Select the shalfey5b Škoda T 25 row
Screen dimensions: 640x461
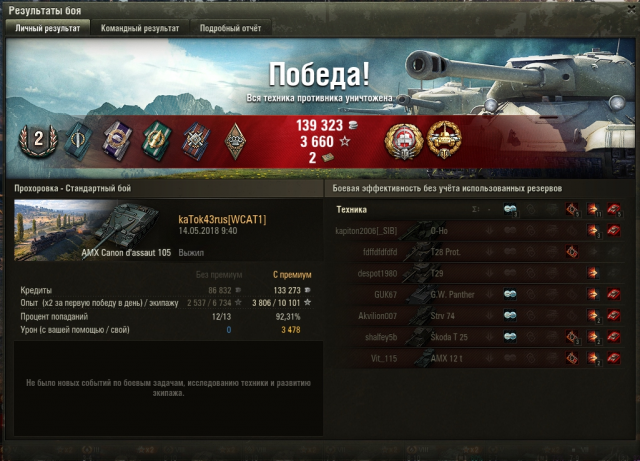coord(482,336)
